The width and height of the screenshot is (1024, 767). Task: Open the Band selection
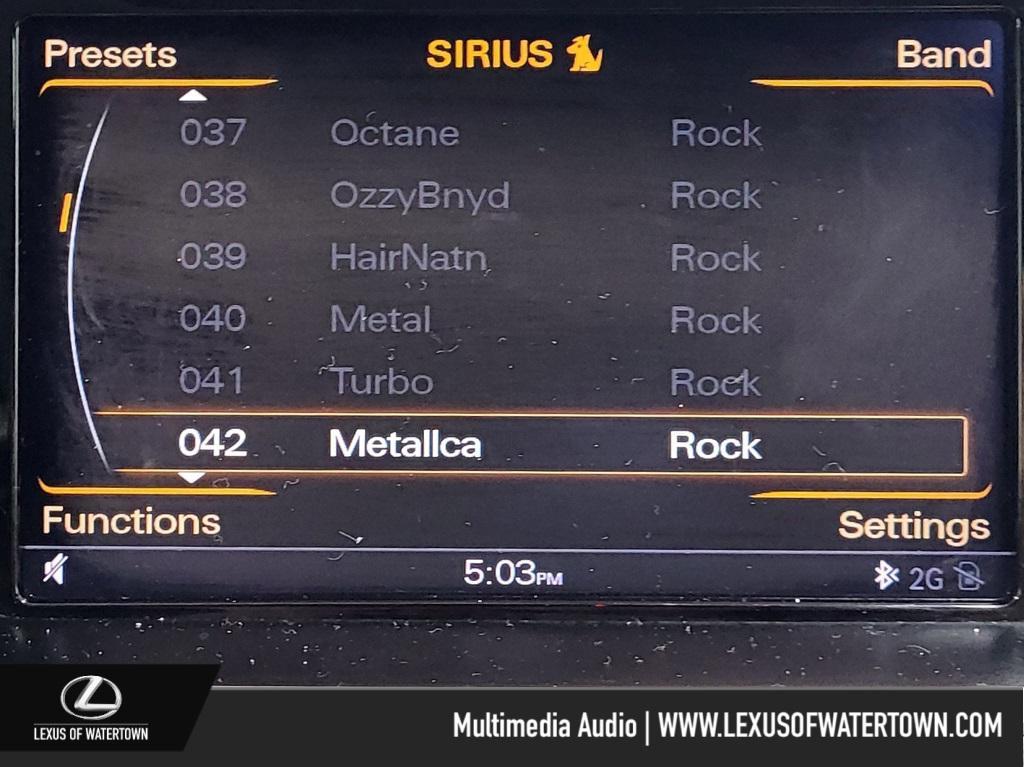pos(943,55)
